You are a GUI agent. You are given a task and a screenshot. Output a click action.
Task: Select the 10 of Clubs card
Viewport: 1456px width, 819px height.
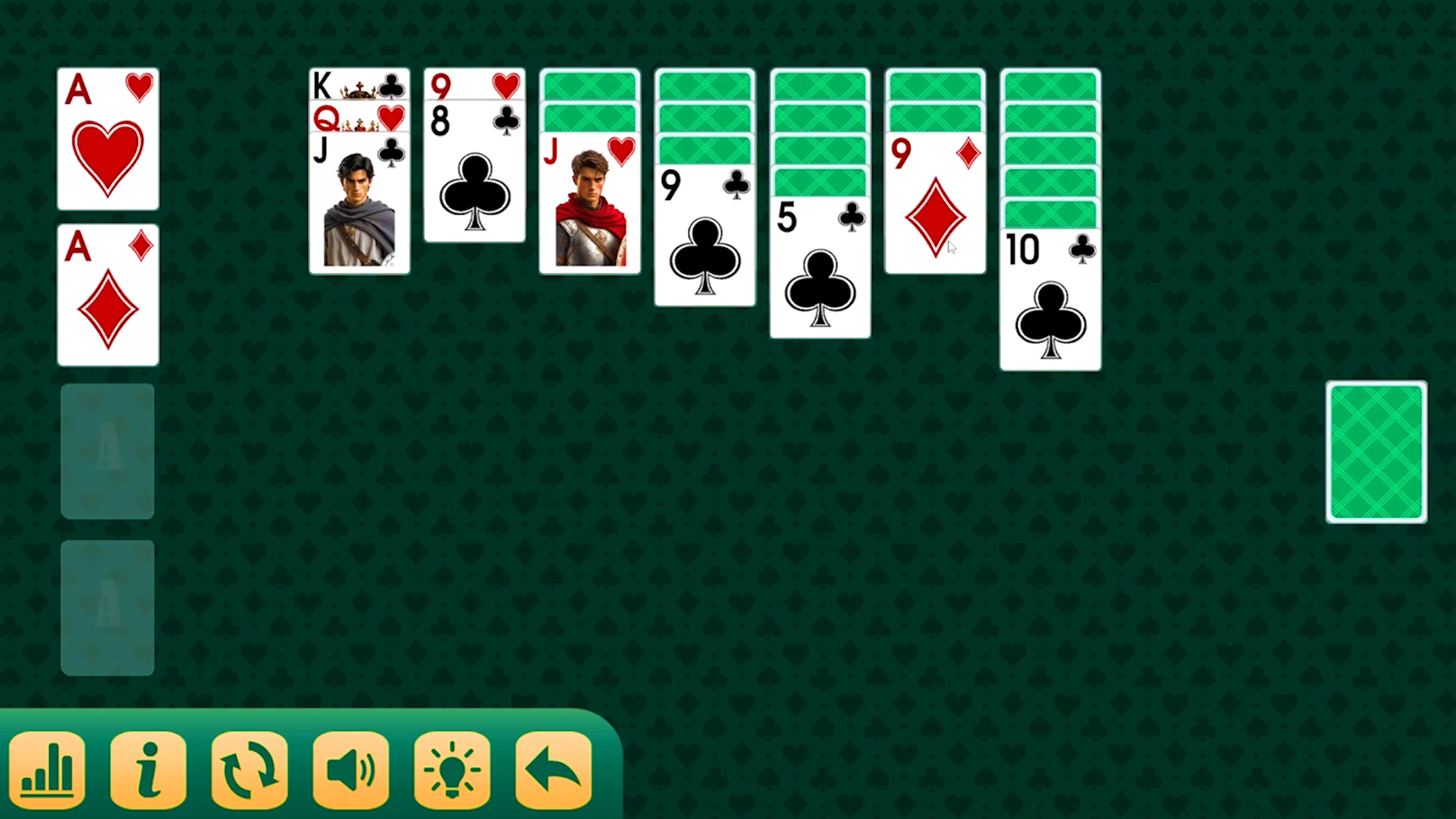click(x=1050, y=303)
